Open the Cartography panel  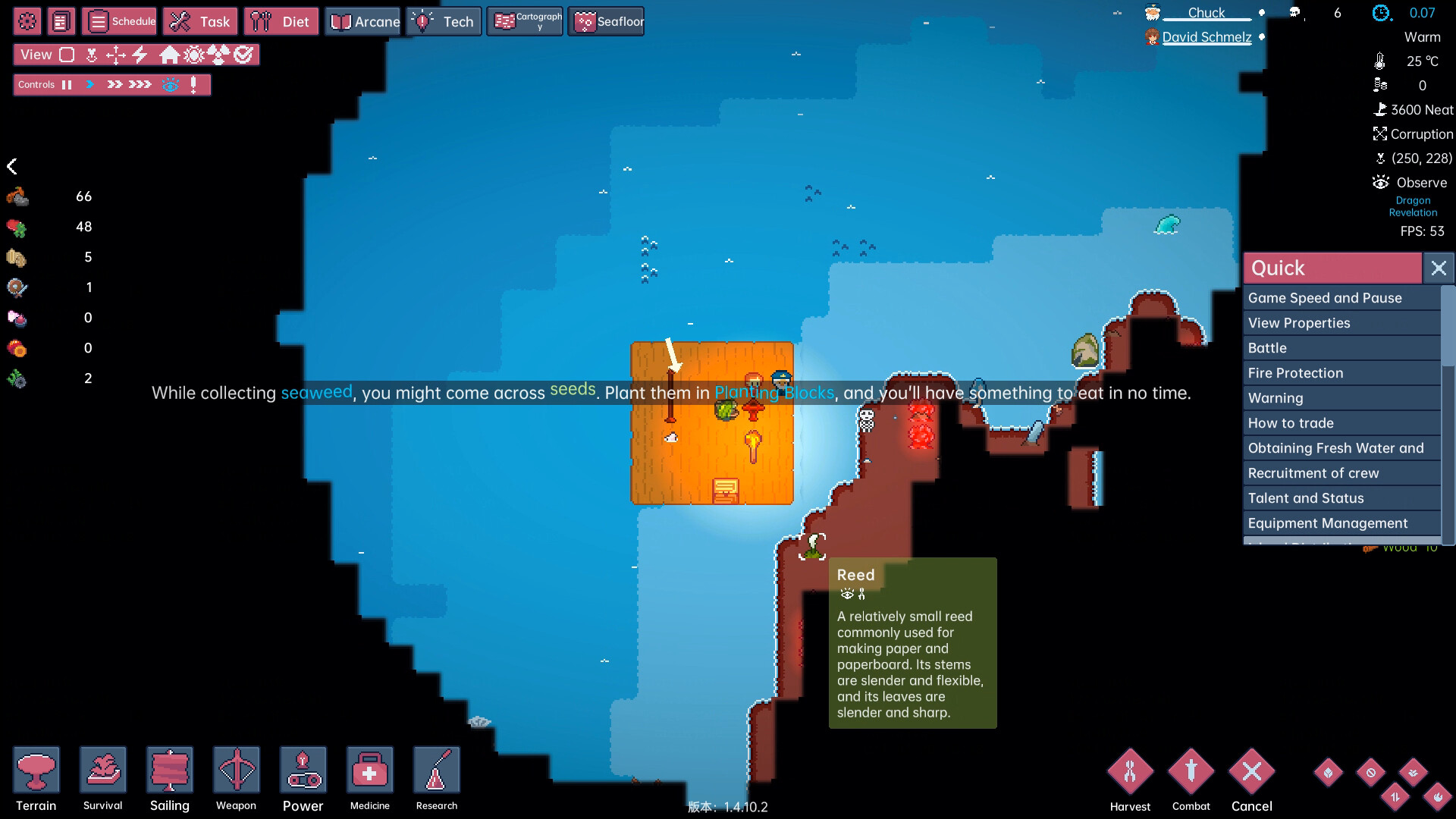[525, 21]
